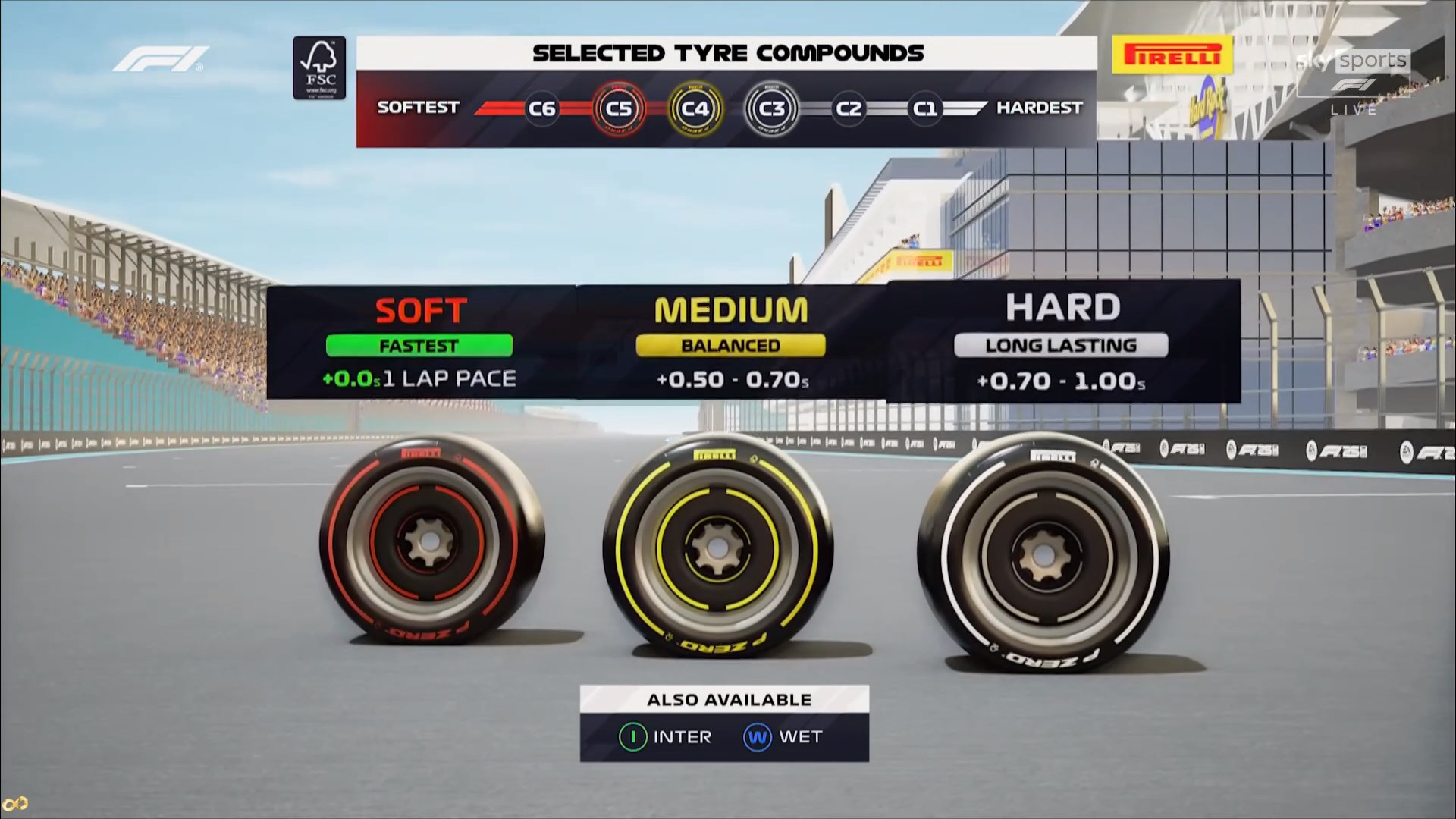Select the C5 compound badge
1456x819 pixels.
(x=619, y=108)
